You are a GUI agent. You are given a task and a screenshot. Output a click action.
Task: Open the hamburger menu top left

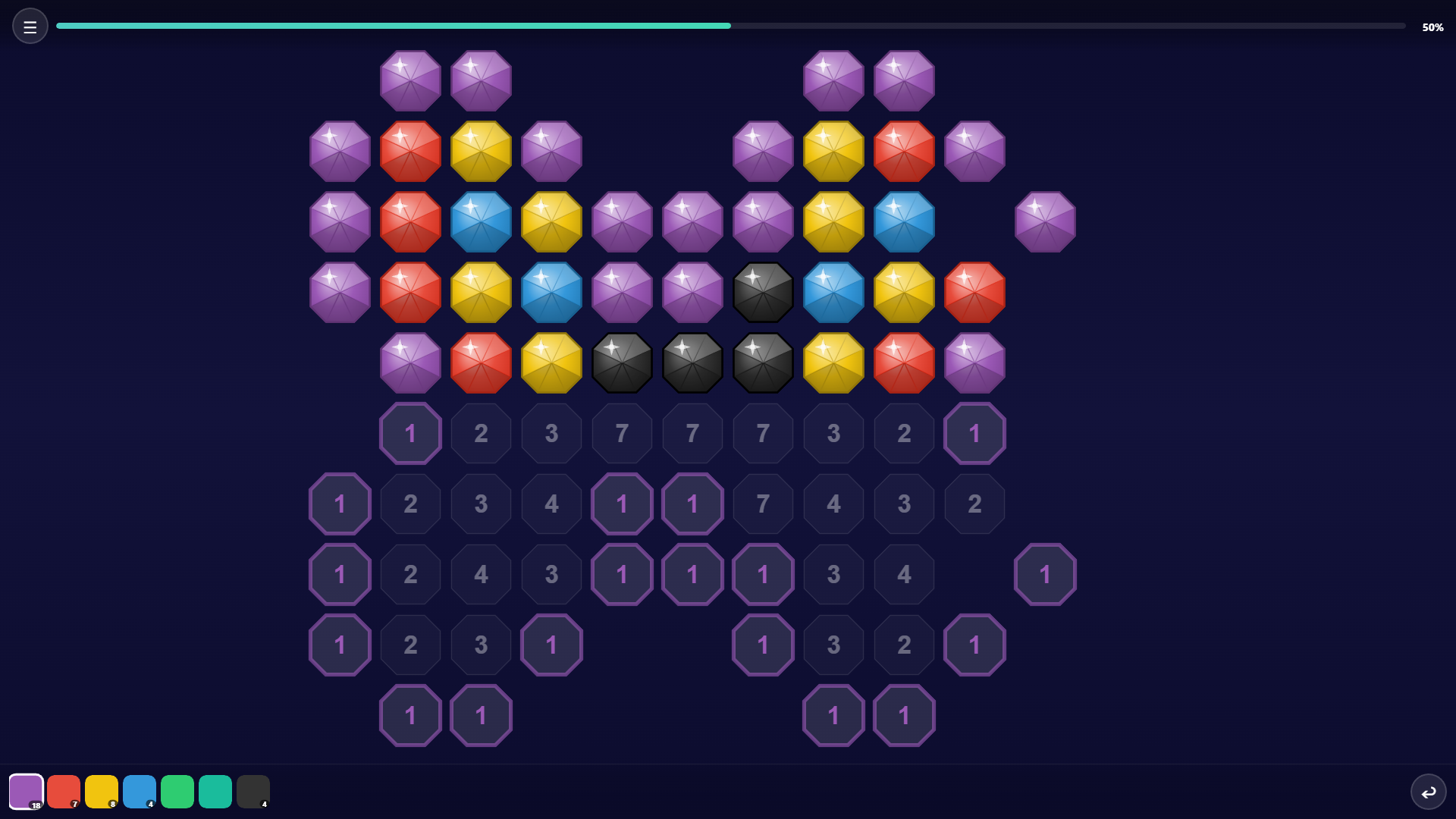click(x=30, y=25)
